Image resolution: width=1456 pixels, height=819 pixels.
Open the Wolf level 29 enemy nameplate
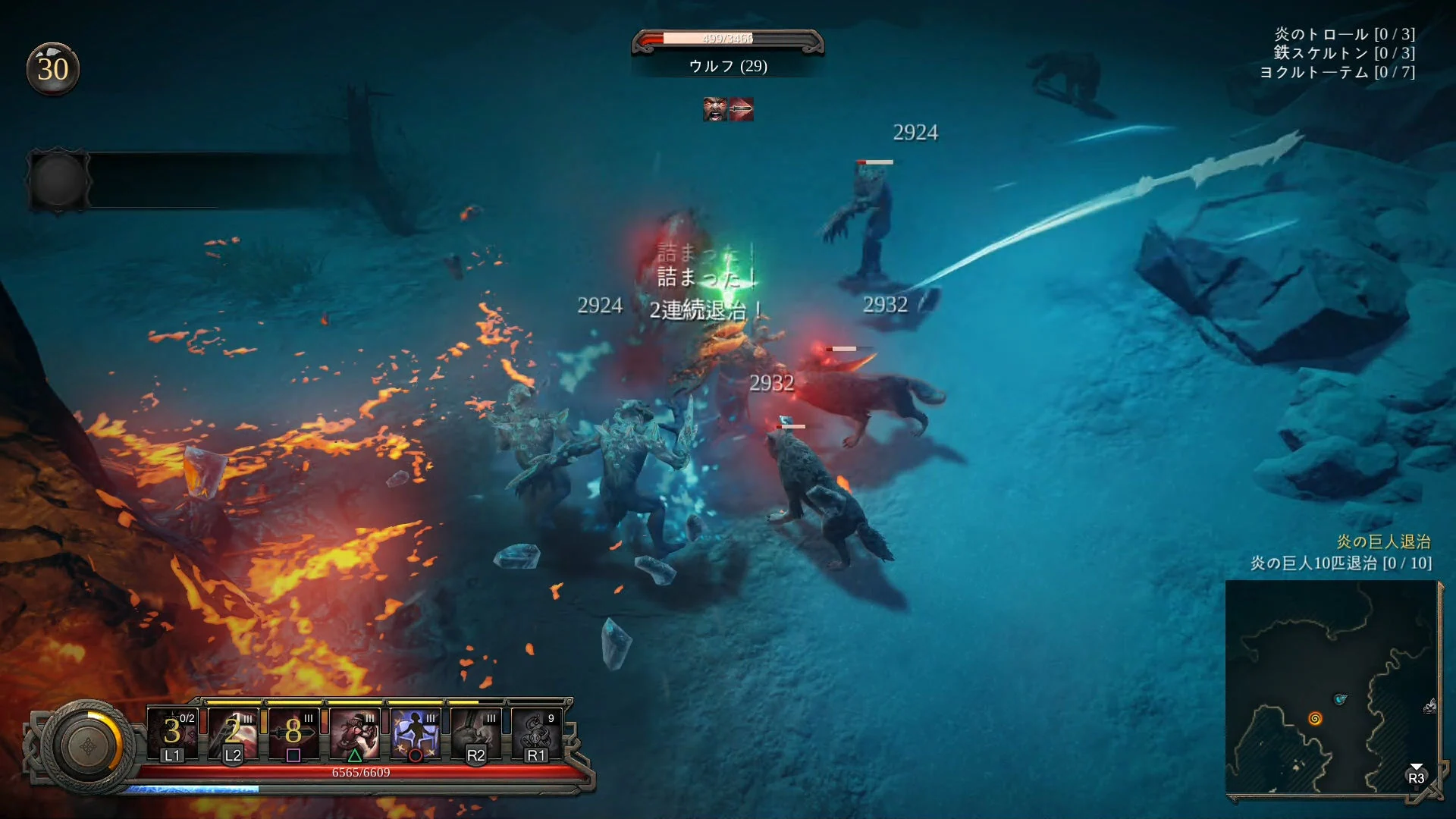pyautogui.click(x=730, y=67)
